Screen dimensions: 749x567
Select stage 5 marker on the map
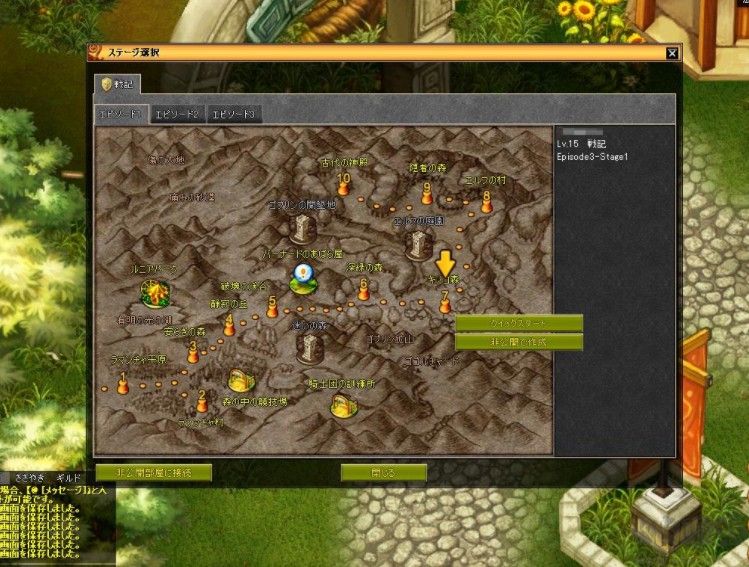[272, 308]
